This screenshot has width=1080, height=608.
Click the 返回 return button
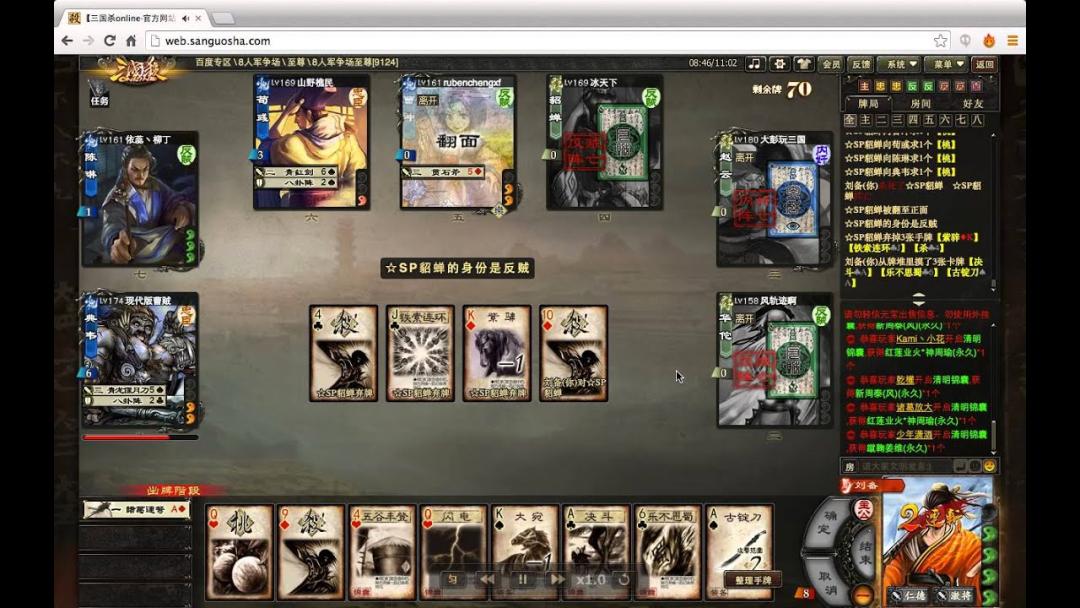(986, 64)
